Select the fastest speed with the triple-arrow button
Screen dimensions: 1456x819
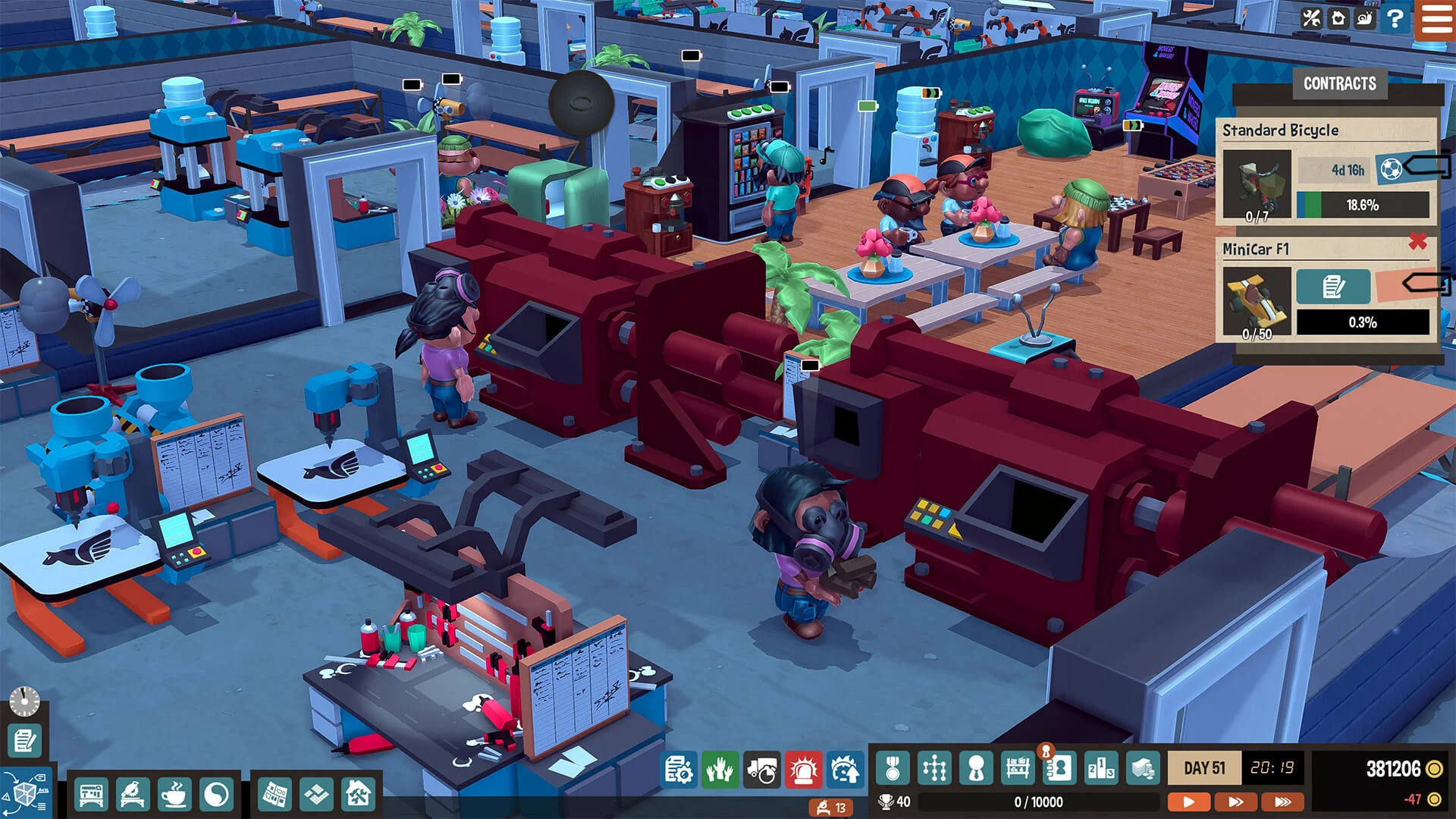pos(1281,800)
